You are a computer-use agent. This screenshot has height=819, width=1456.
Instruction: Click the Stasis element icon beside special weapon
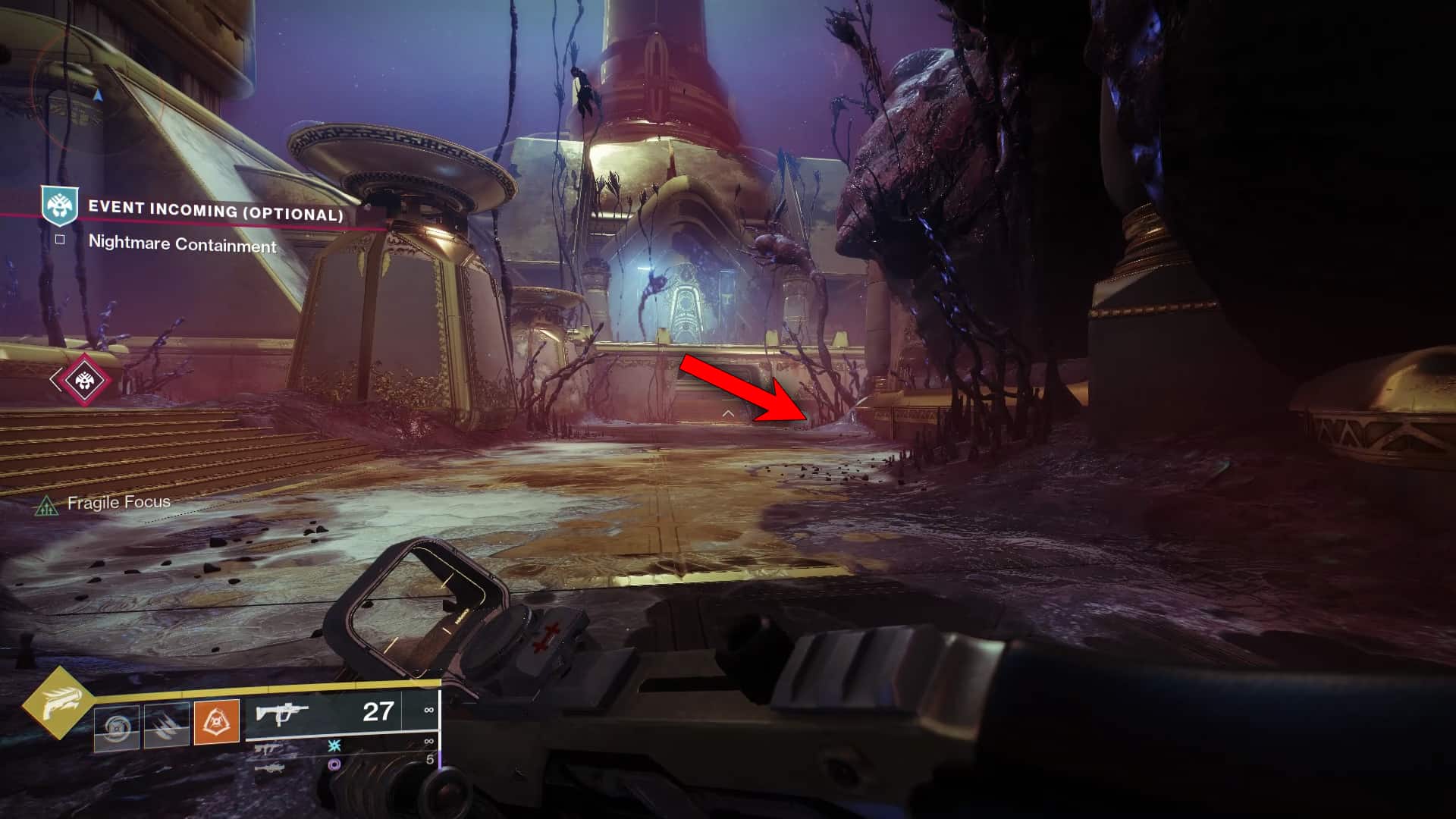click(x=334, y=746)
